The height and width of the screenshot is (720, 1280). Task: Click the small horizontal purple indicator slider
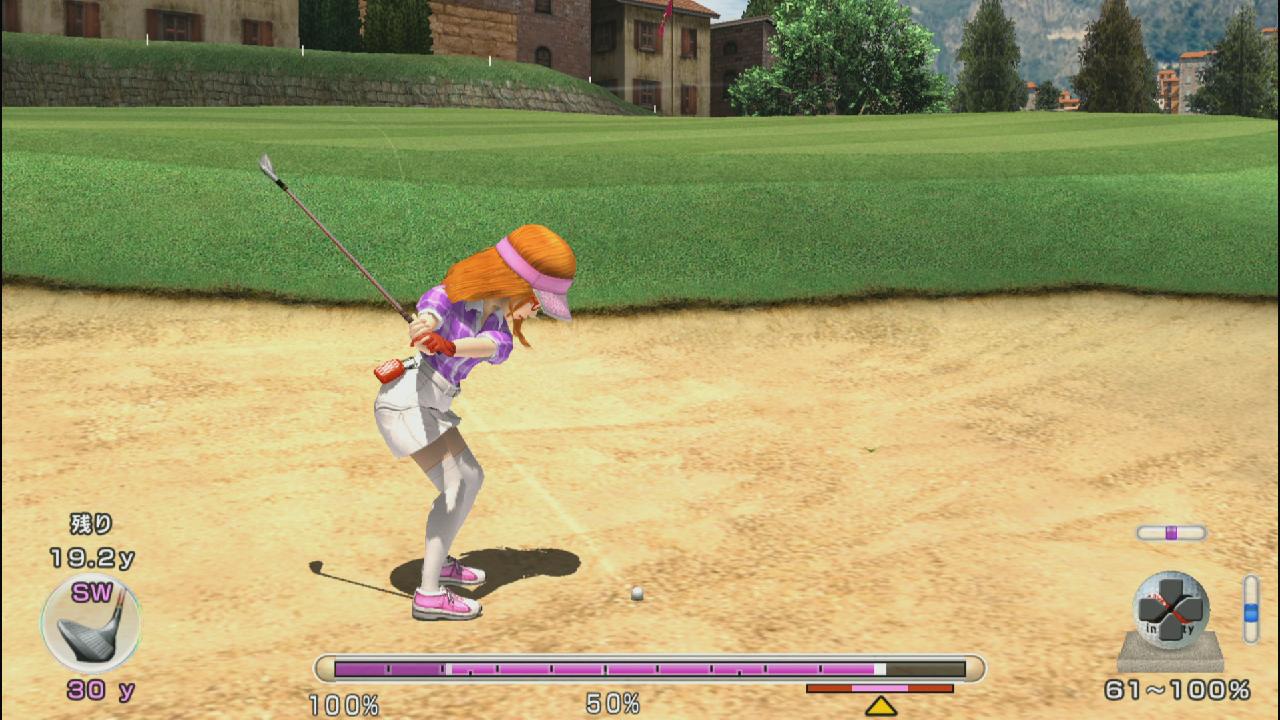[x=1171, y=533]
